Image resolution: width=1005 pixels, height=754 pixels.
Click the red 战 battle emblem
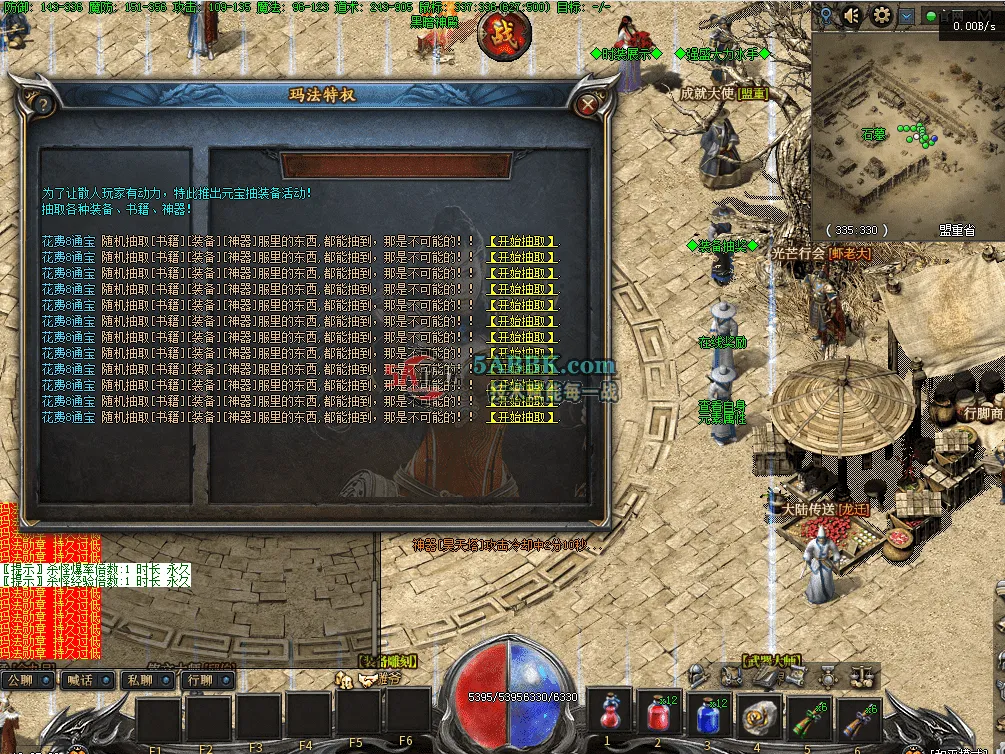(504, 33)
